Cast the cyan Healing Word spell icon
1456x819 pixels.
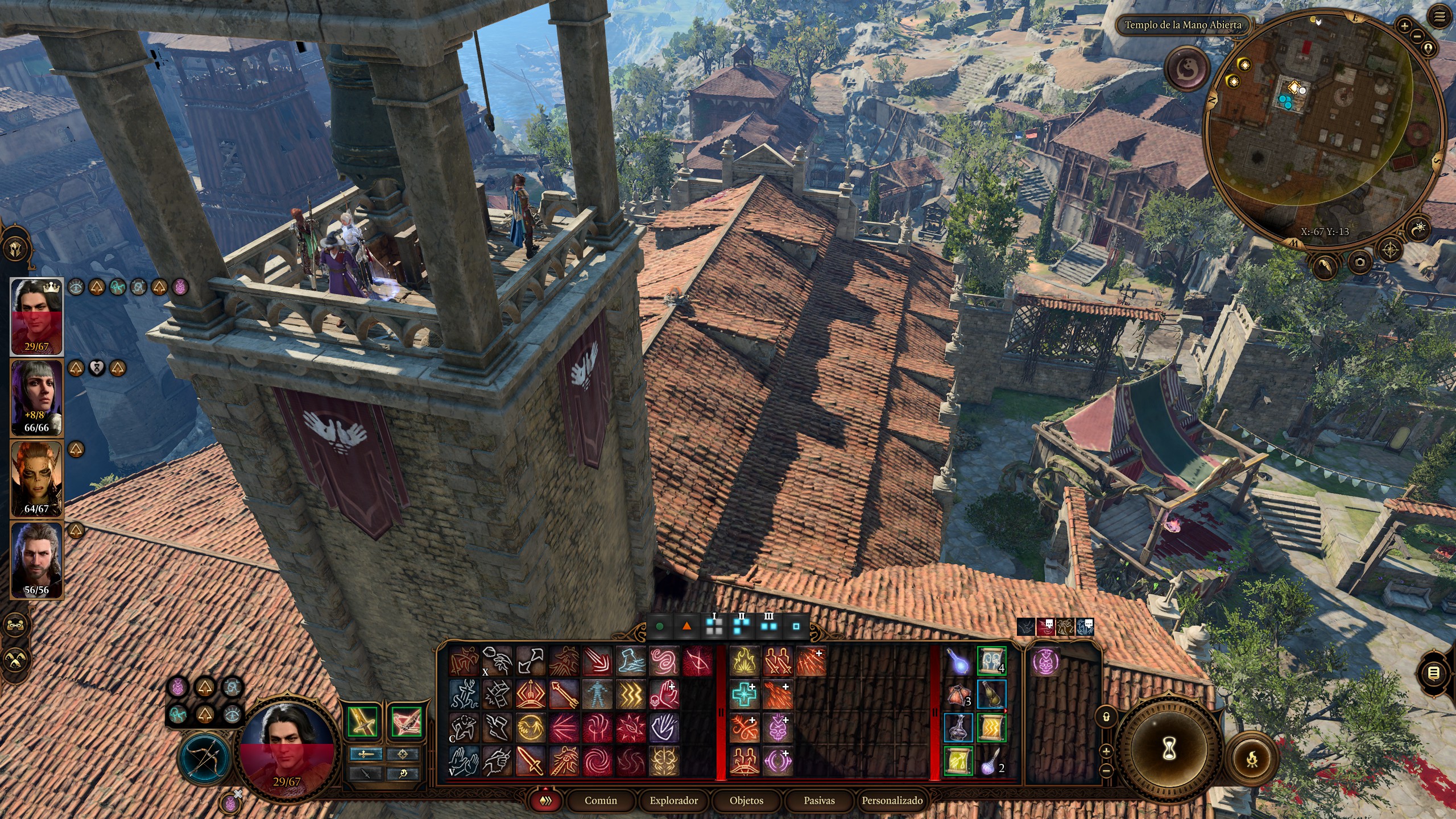click(744, 693)
